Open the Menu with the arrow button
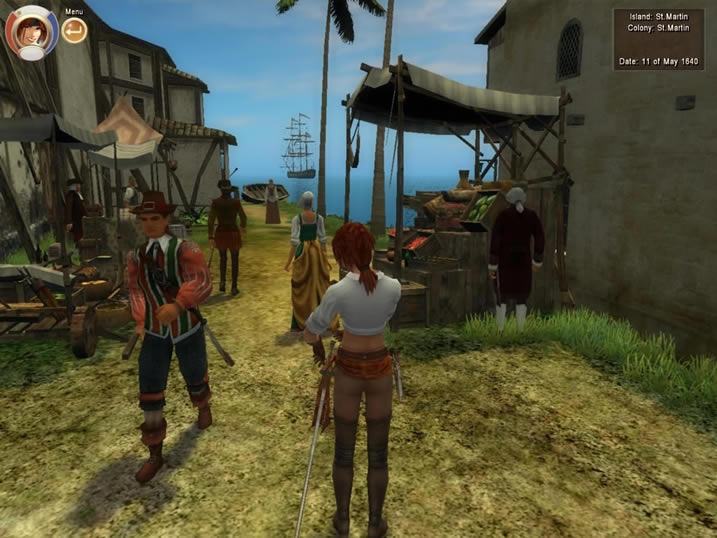 click(74, 31)
